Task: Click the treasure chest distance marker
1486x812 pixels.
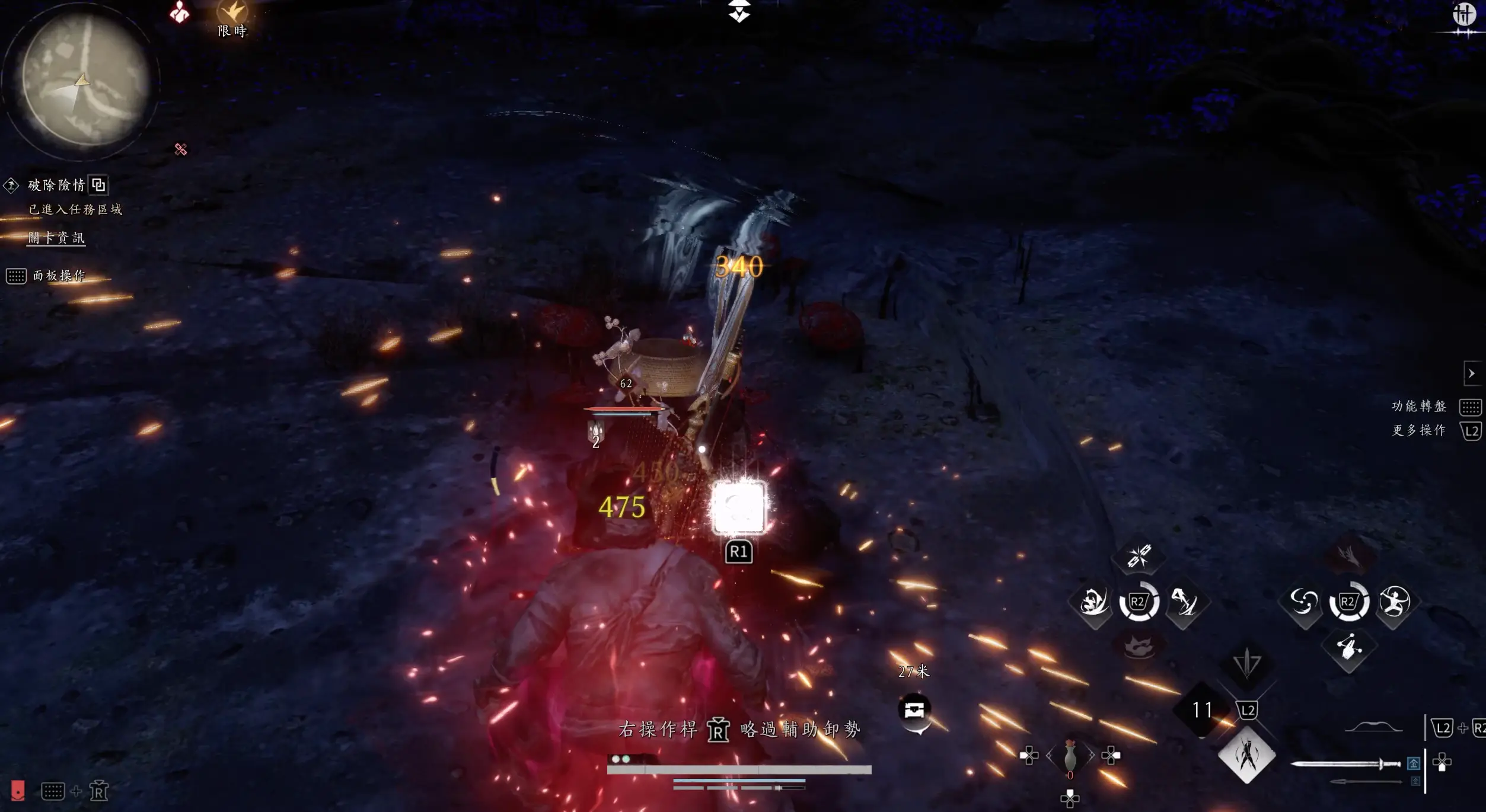Action: click(x=914, y=709)
